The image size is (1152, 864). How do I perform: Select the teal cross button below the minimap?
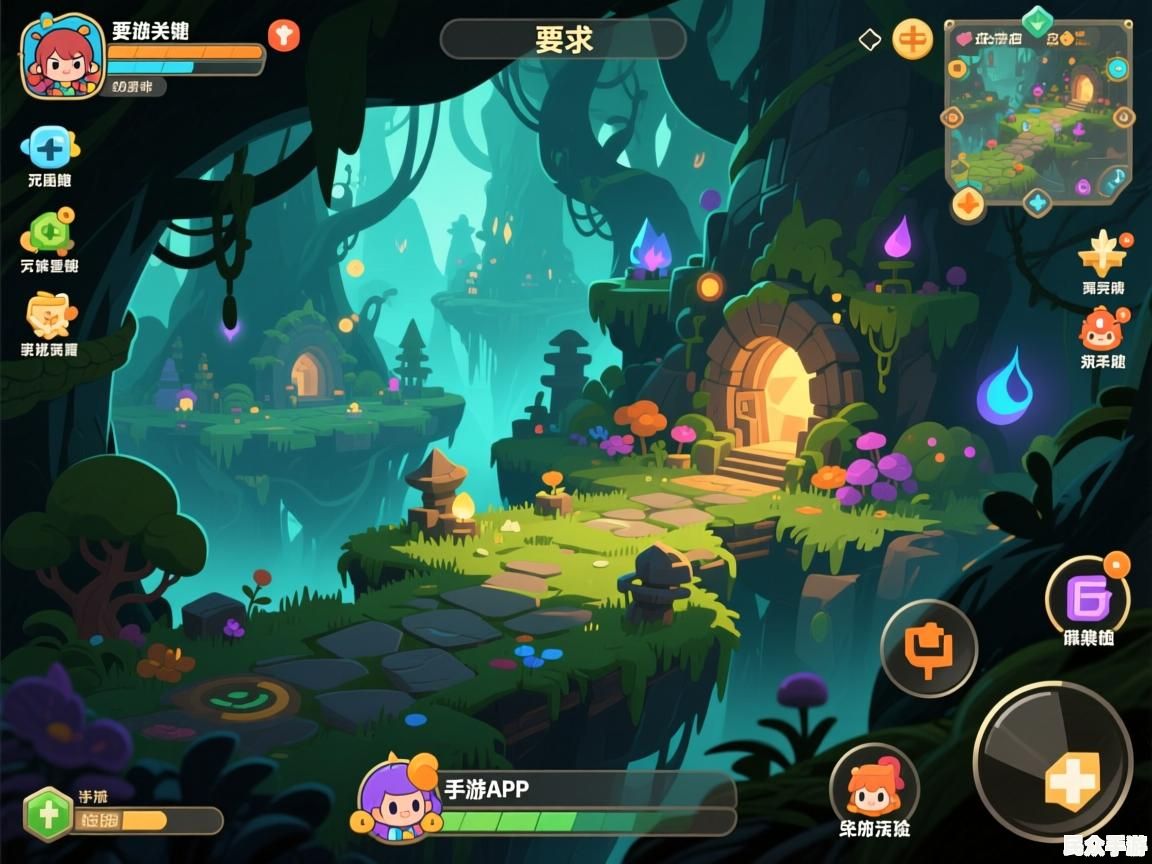[1038, 203]
